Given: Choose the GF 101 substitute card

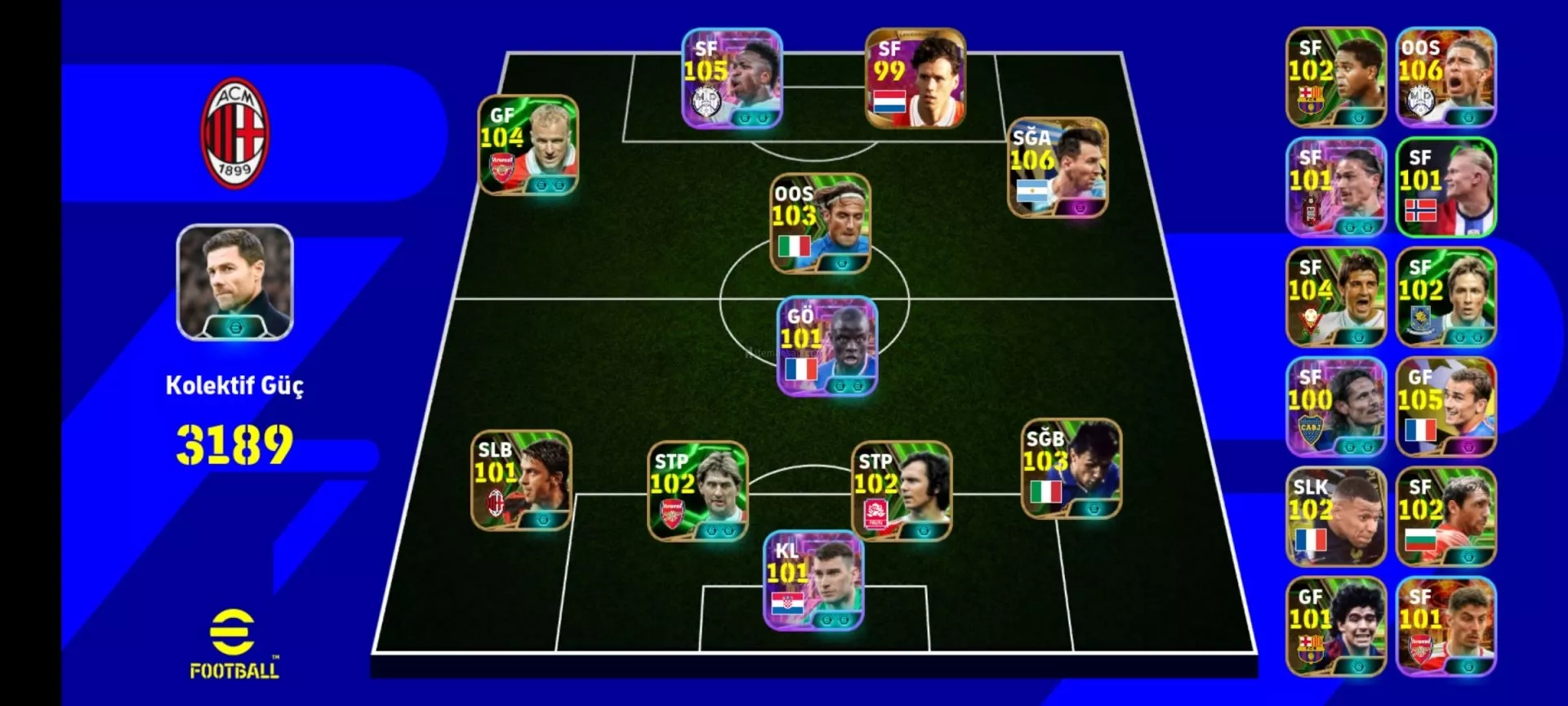Looking at the screenshot, I should click(x=1336, y=627).
